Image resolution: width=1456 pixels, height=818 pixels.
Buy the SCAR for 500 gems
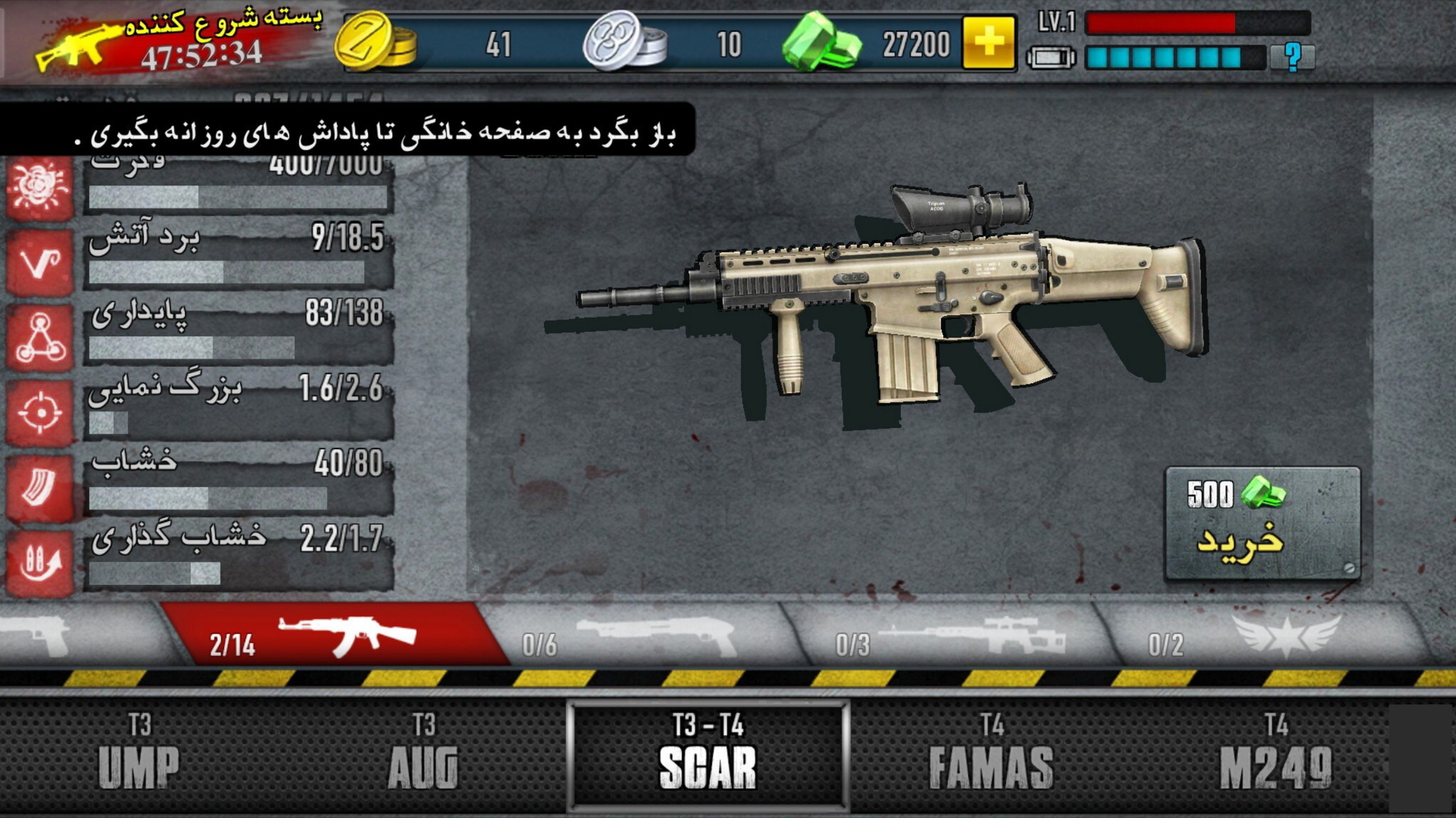click(x=1262, y=524)
